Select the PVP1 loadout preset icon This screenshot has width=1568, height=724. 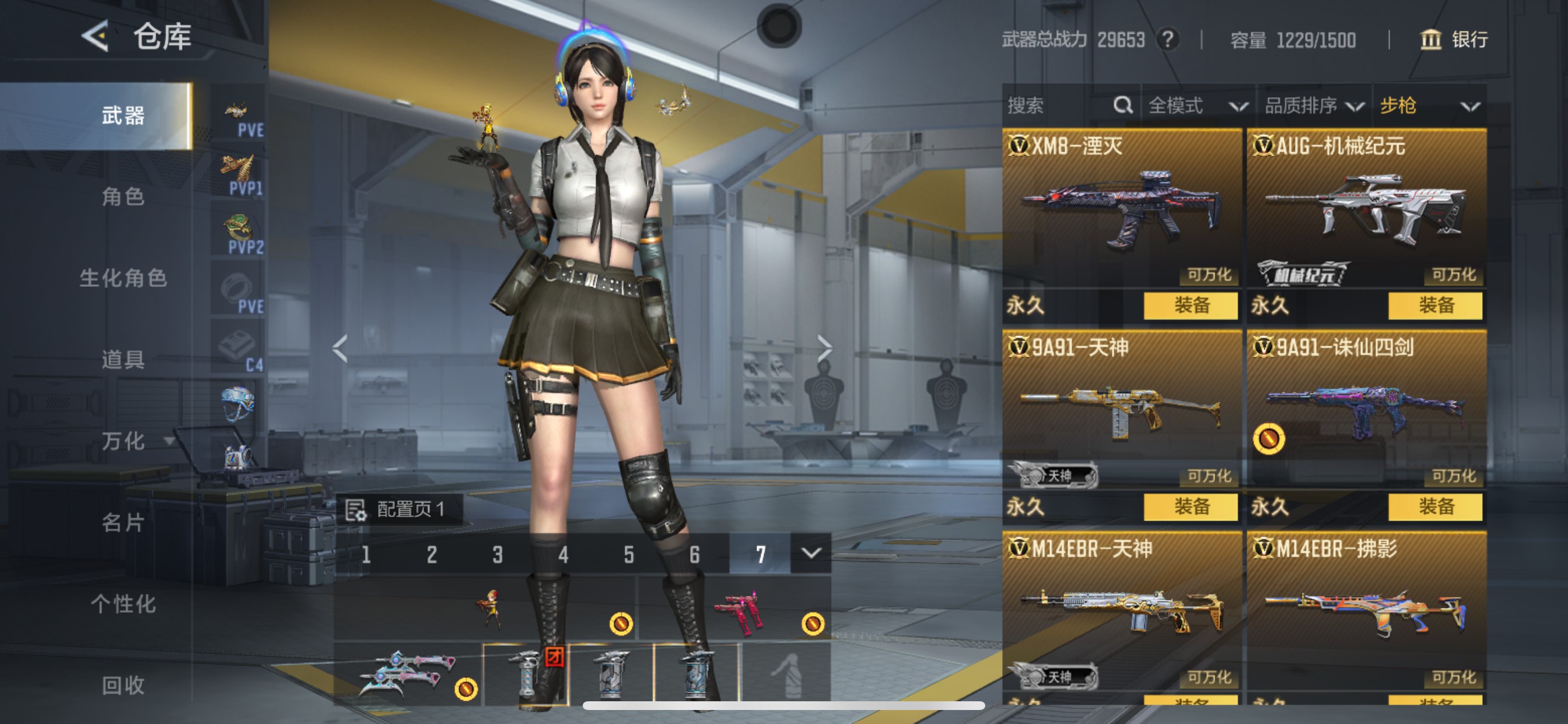[237, 171]
